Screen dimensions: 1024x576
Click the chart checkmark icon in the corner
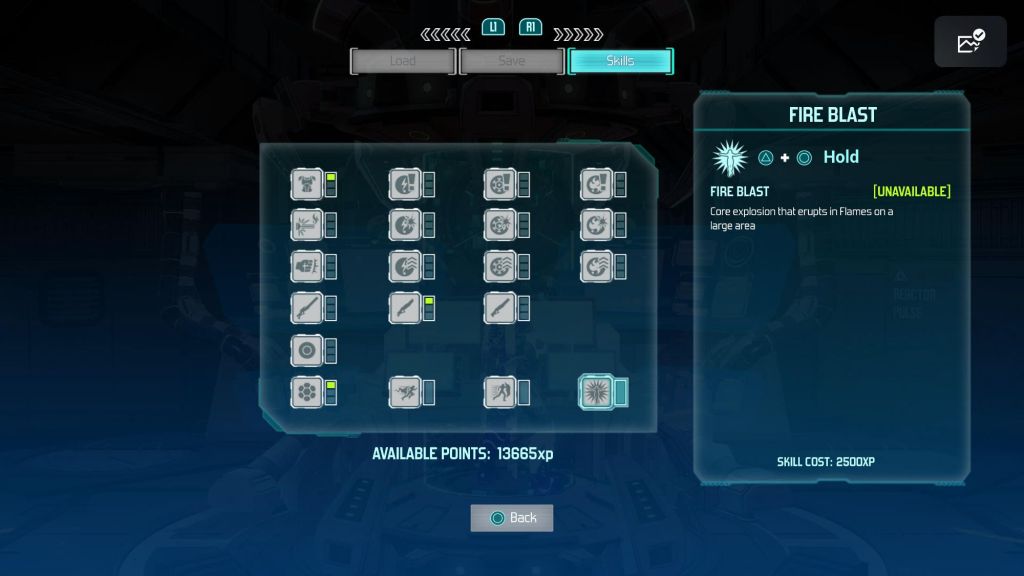(x=970, y=42)
